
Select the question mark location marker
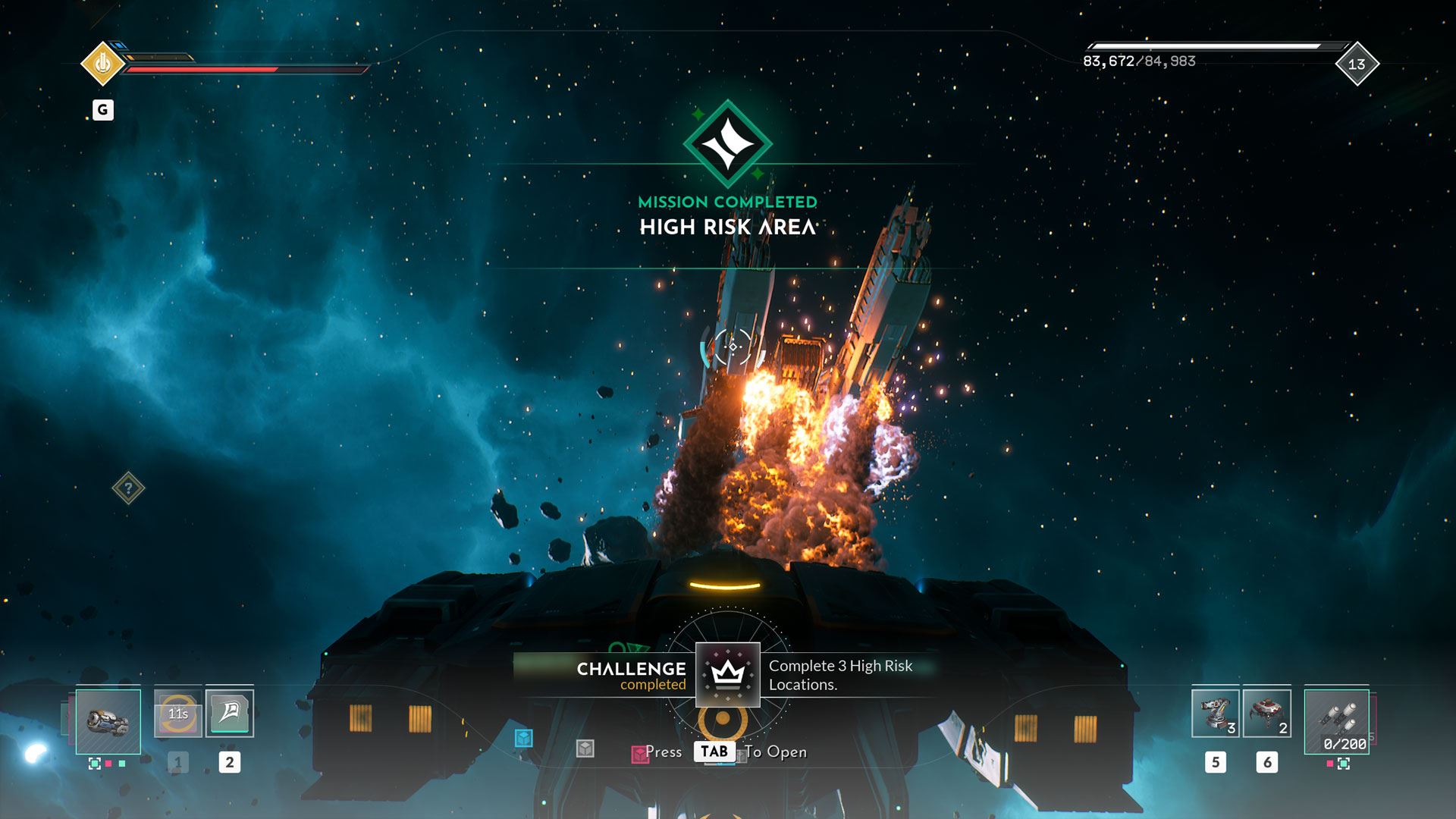tap(128, 488)
